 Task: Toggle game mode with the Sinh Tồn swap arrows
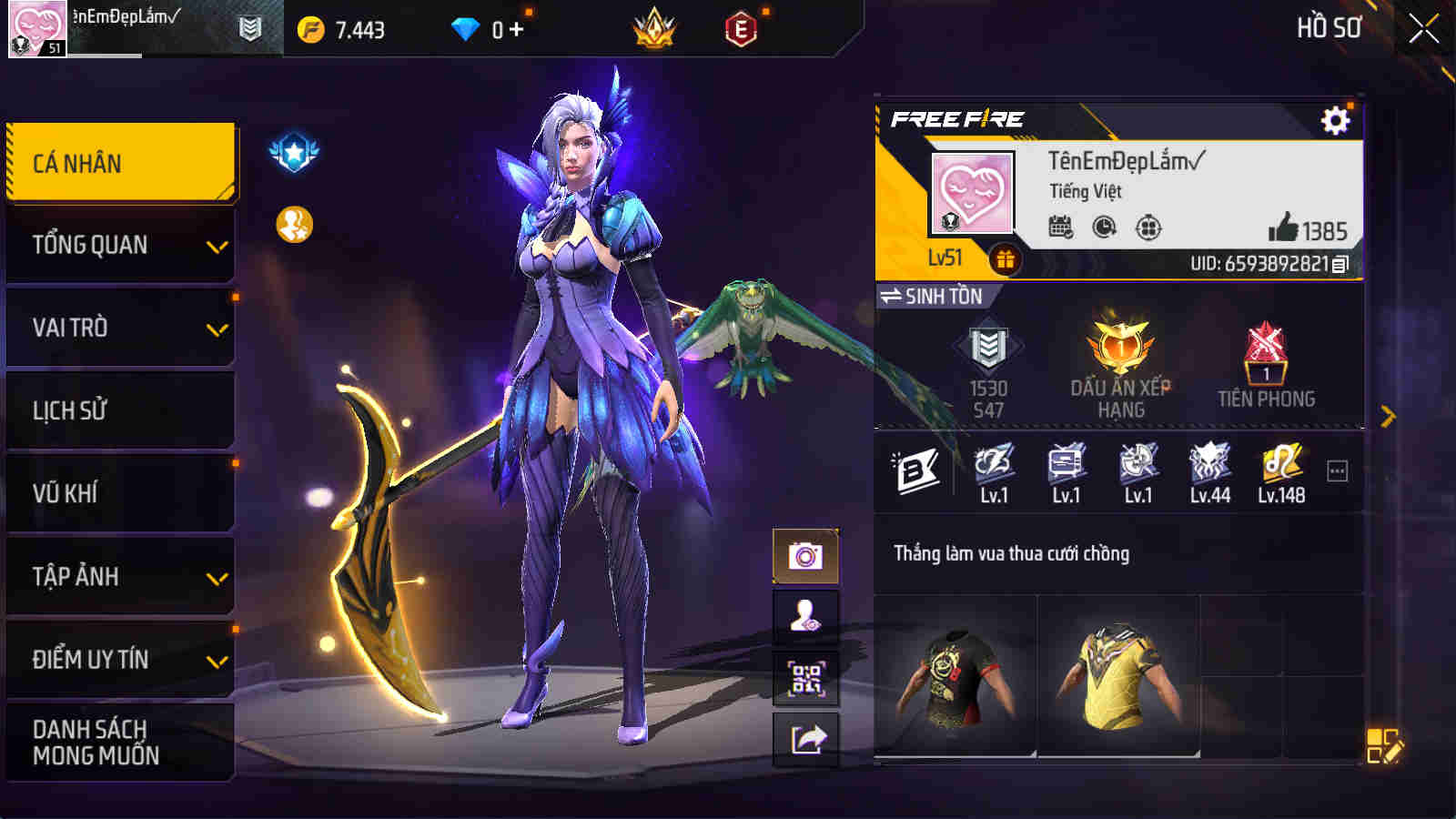(890, 296)
